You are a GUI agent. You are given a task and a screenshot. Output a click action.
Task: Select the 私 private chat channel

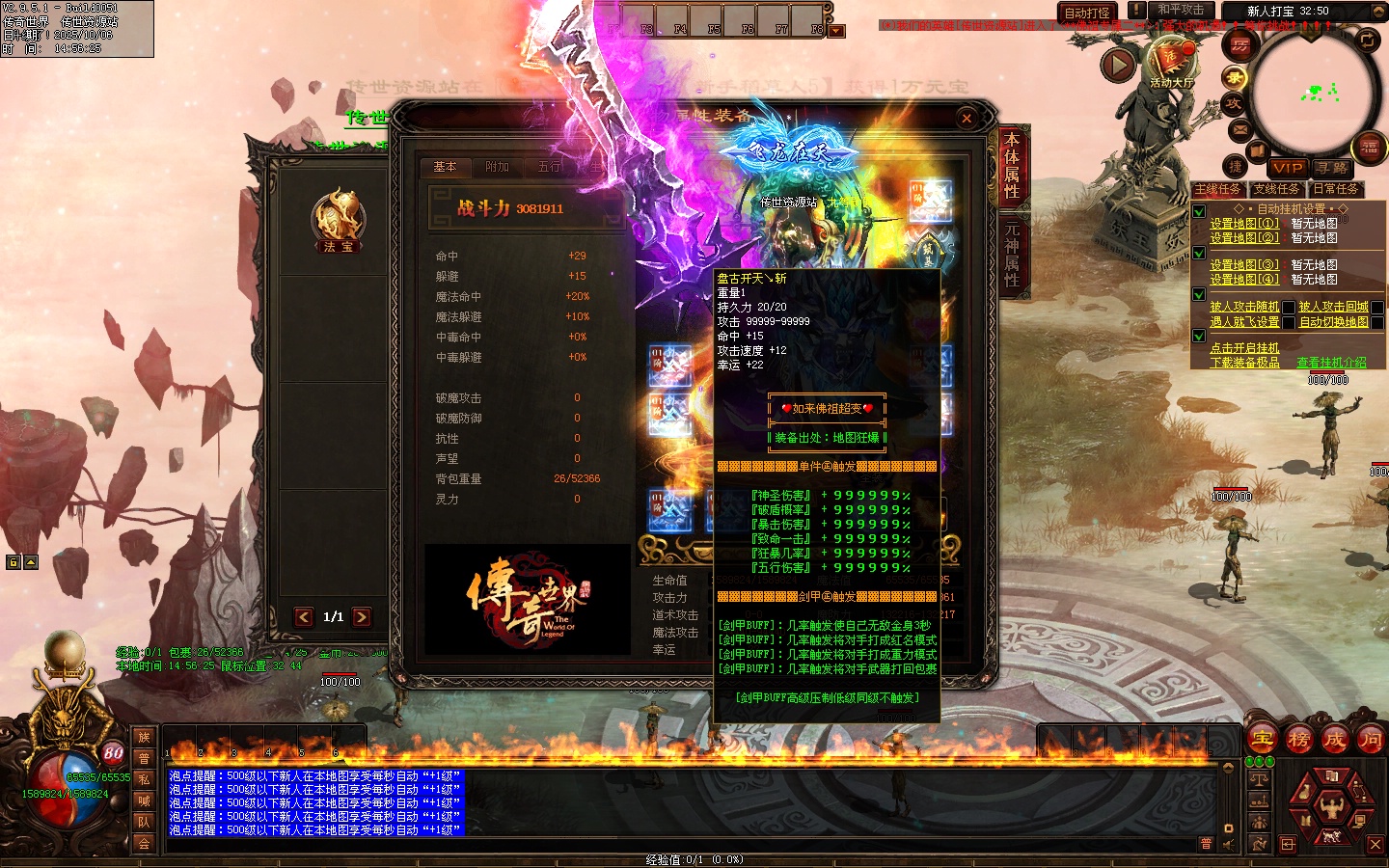pyautogui.click(x=144, y=779)
